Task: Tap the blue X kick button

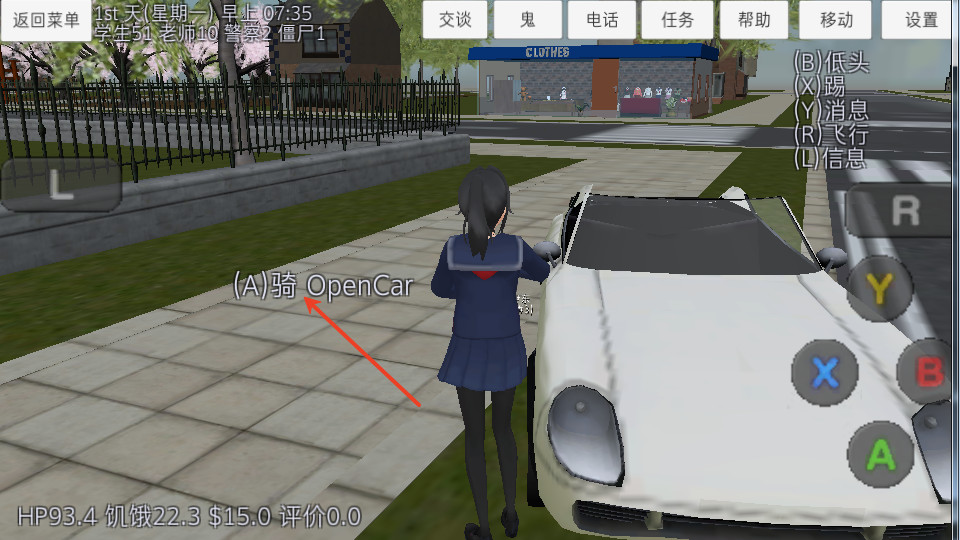Action: coord(824,373)
